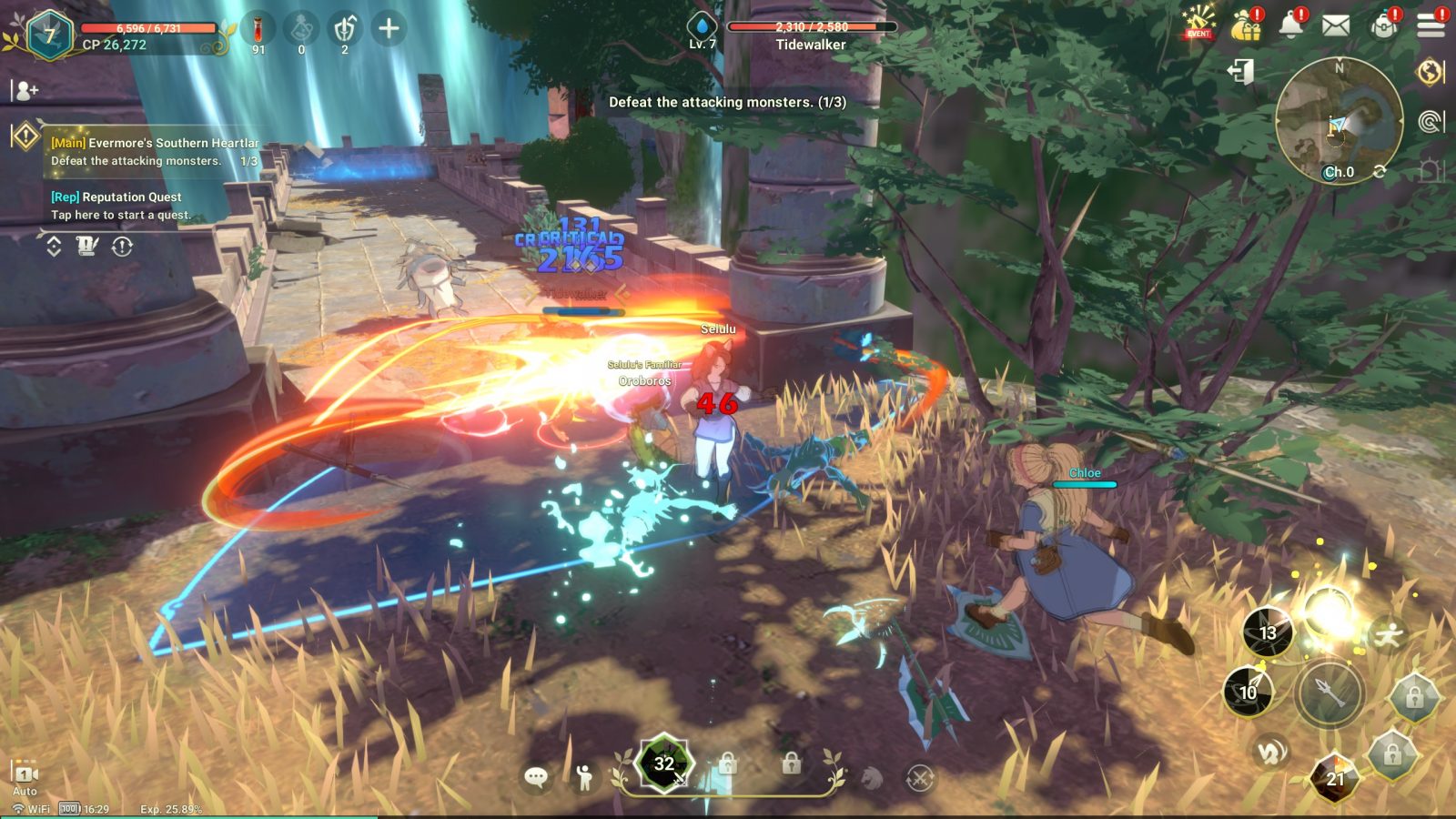The image size is (1456, 819).
Task: Open the circular minimap
Action: click(1338, 118)
